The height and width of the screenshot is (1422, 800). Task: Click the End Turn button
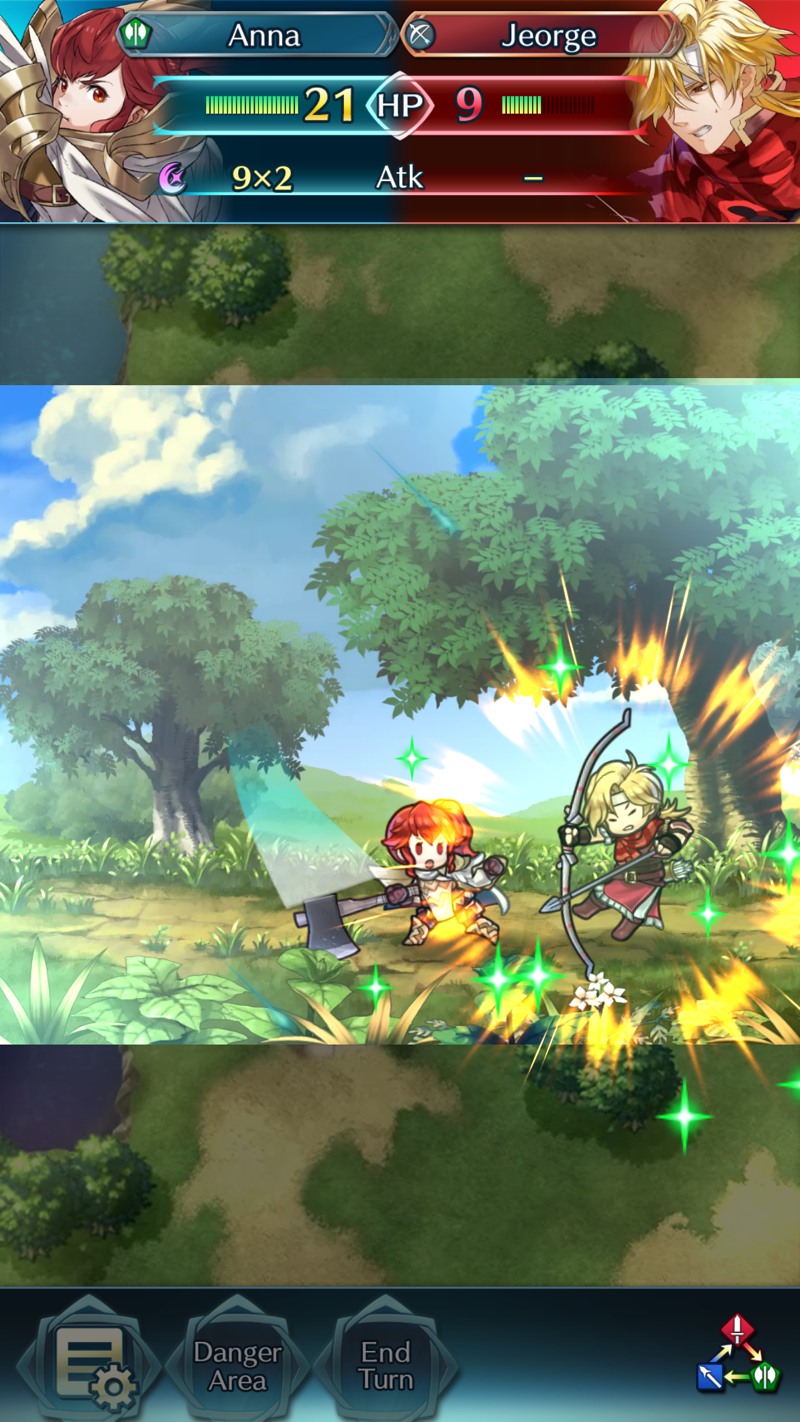[386, 1366]
